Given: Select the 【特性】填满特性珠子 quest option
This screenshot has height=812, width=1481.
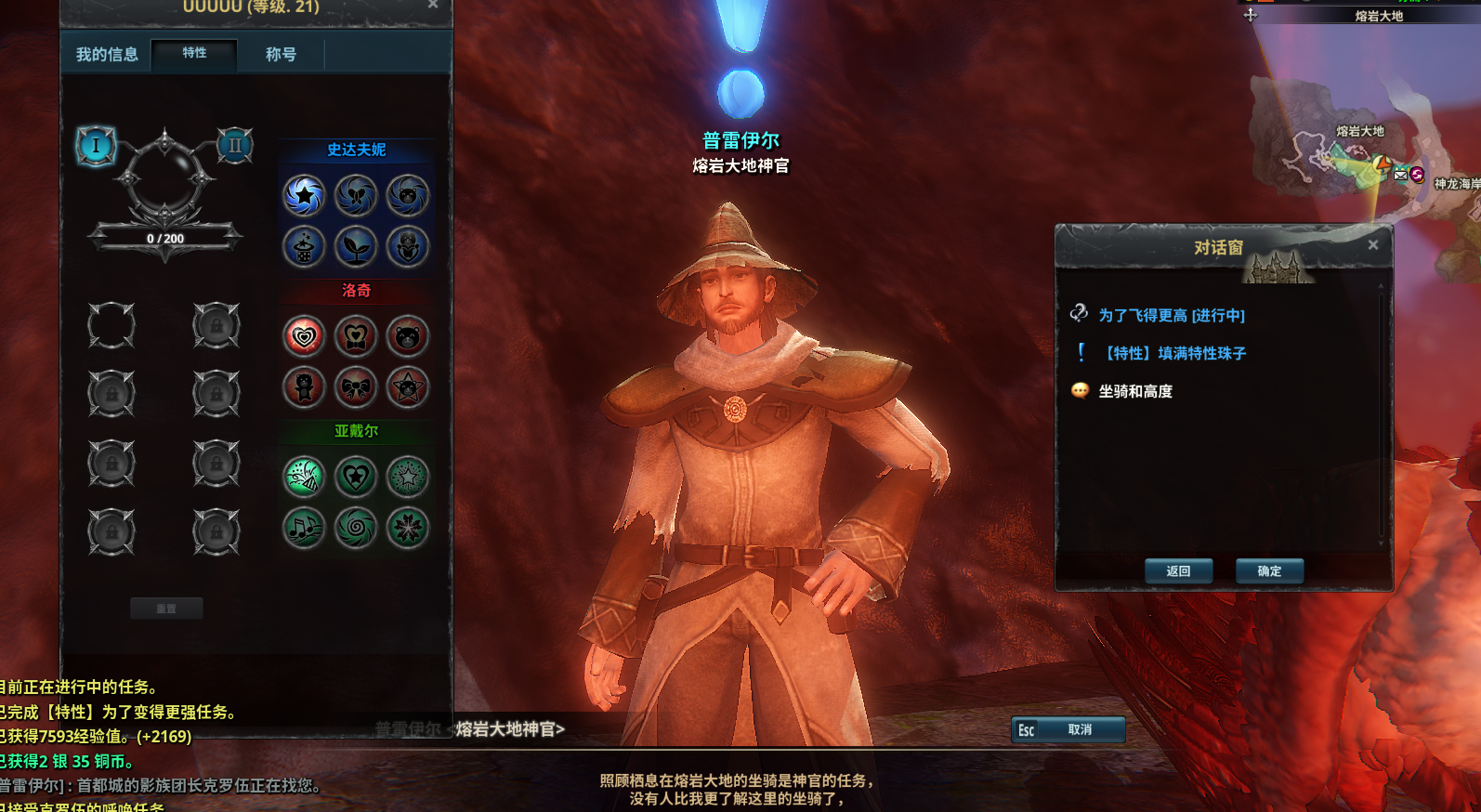Looking at the screenshot, I should point(1175,353).
